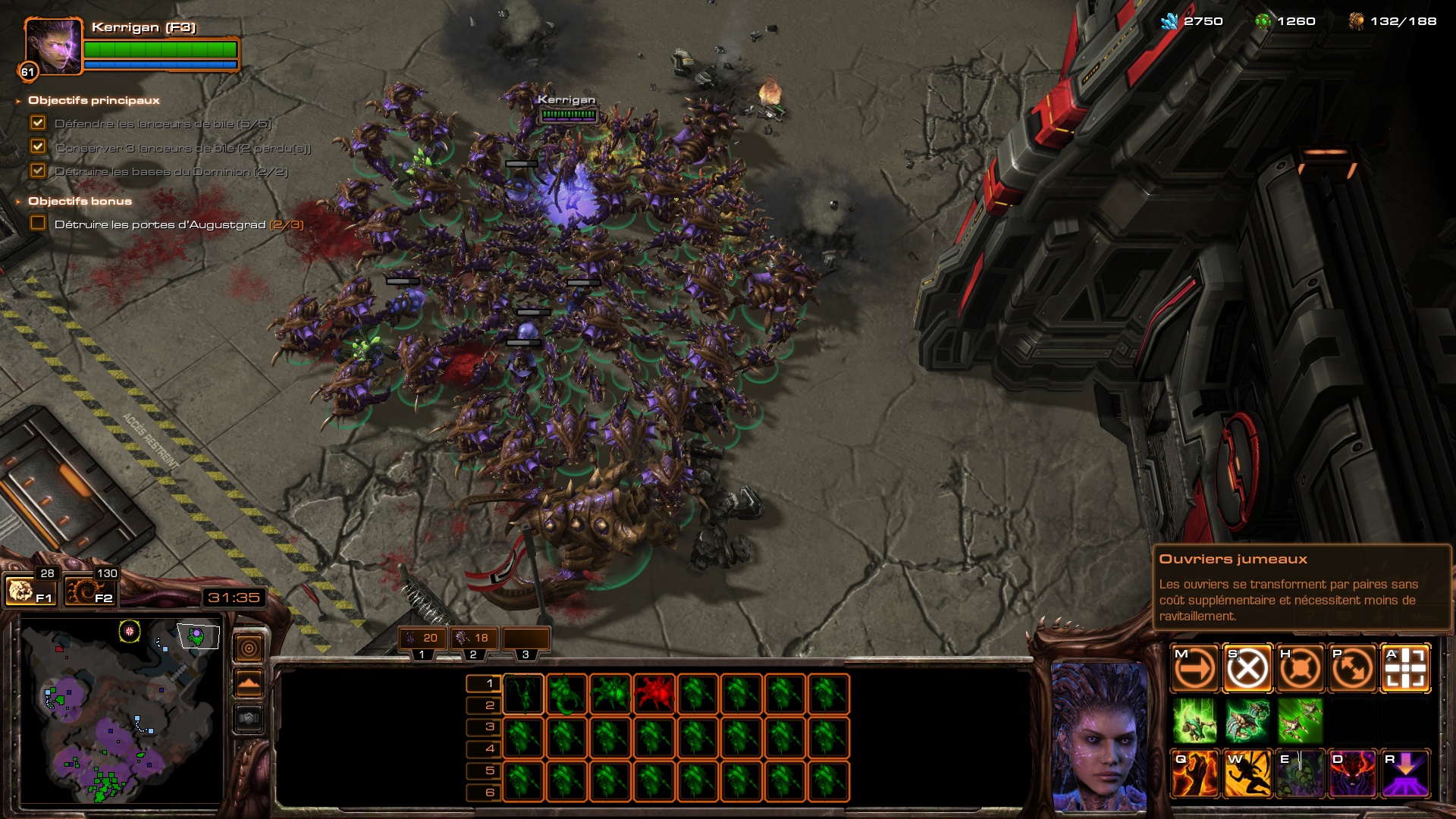The height and width of the screenshot is (819, 1456).
Task: Select Kerrigan's hero portrait at top left
Action: tap(53, 46)
